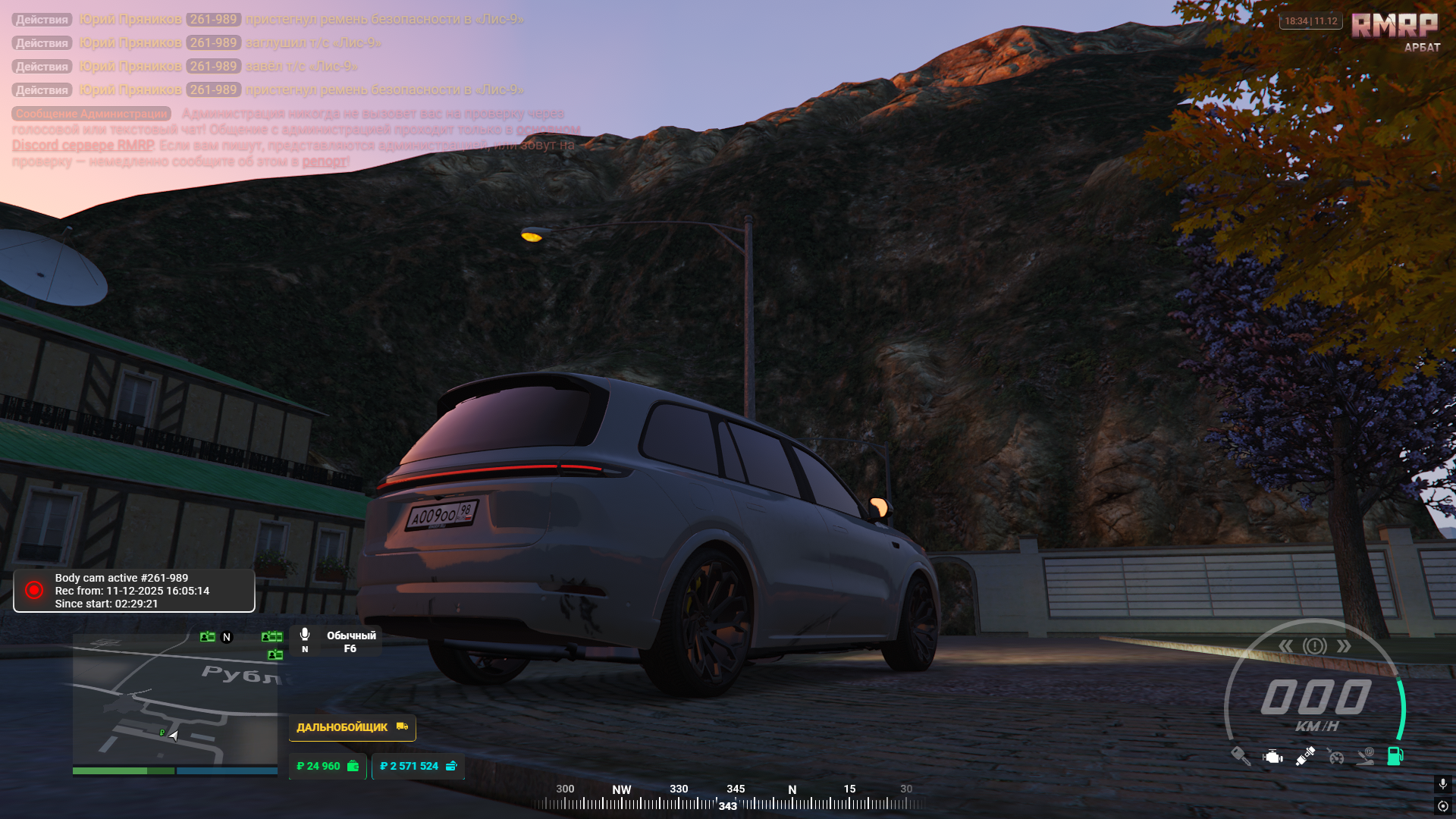This screenshot has width=1456, height=819.
Task: Activate the left turn signal arrows
Action: pyautogui.click(x=1286, y=646)
